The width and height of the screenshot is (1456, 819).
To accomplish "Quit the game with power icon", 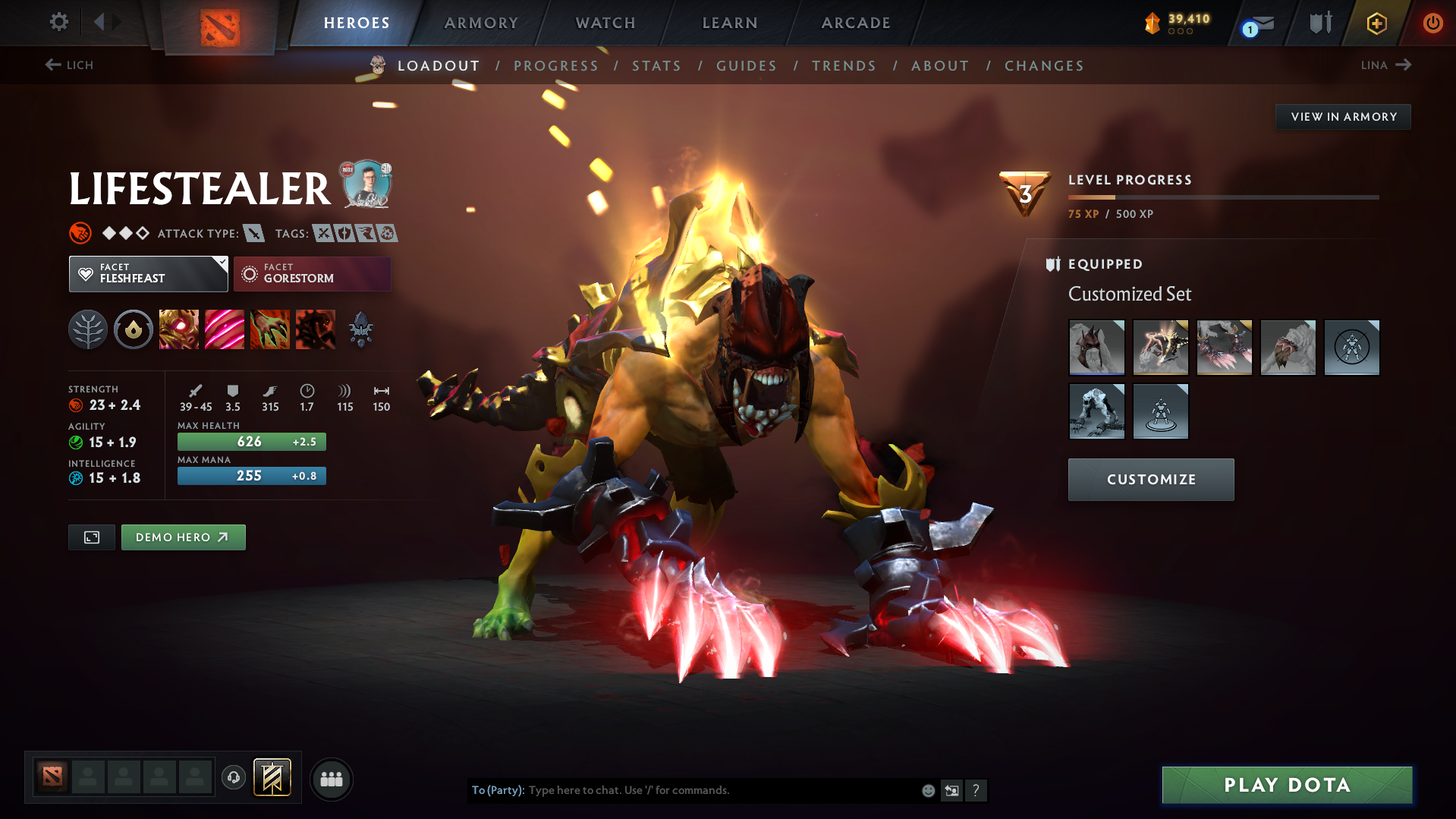I will 1432,23.
